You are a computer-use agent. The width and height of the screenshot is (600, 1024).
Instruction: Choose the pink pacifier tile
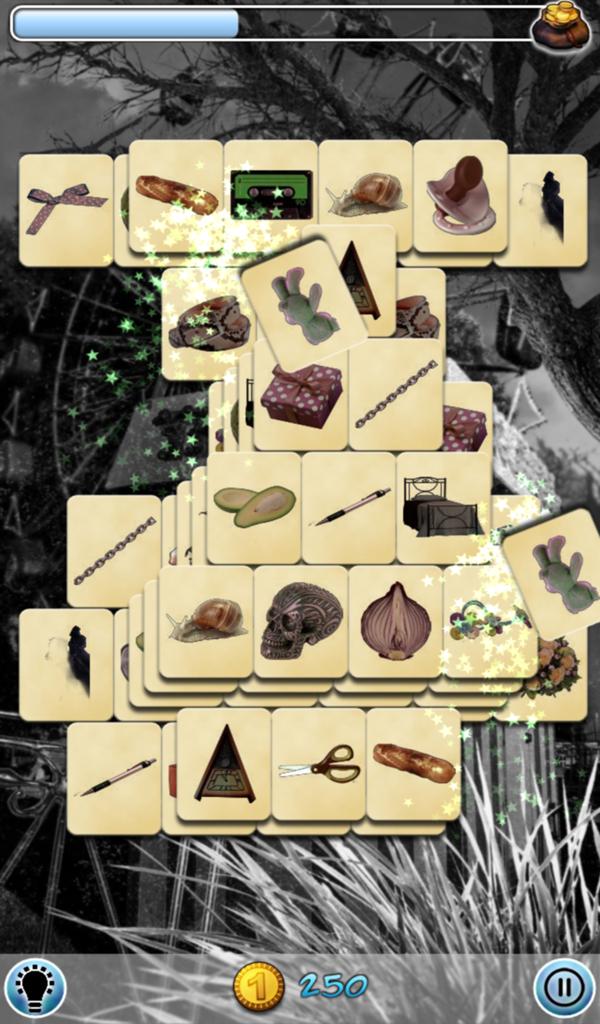point(460,195)
